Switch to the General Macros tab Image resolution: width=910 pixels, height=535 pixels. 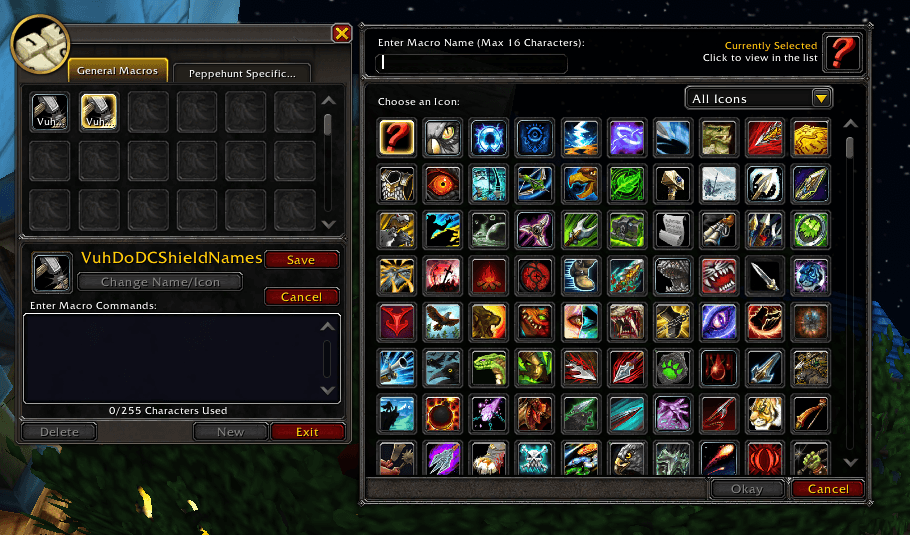pos(117,71)
